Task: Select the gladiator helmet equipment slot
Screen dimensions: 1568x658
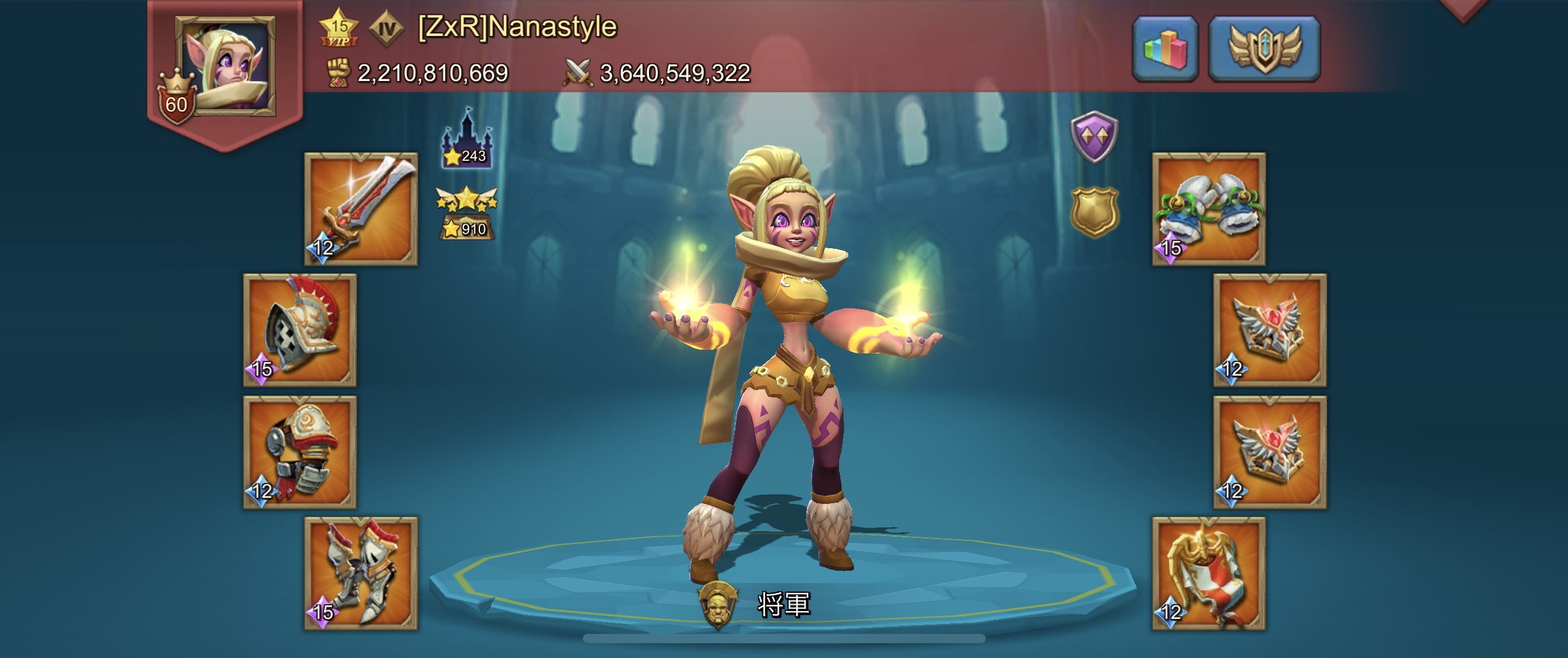Action: [300, 330]
